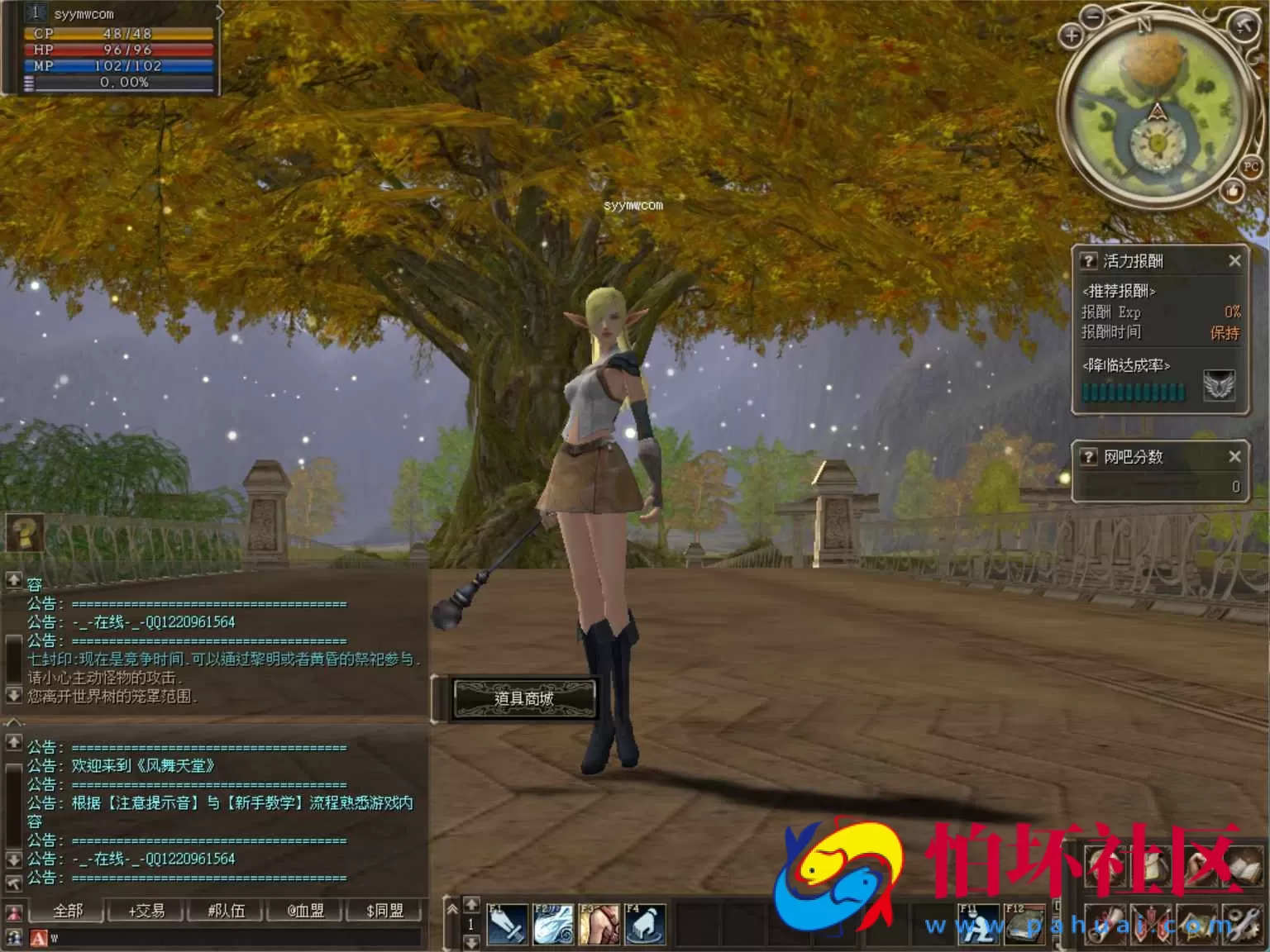Open the @血盟 clan chat tab
Image resolution: width=1270 pixels, height=952 pixels.
coord(305,911)
